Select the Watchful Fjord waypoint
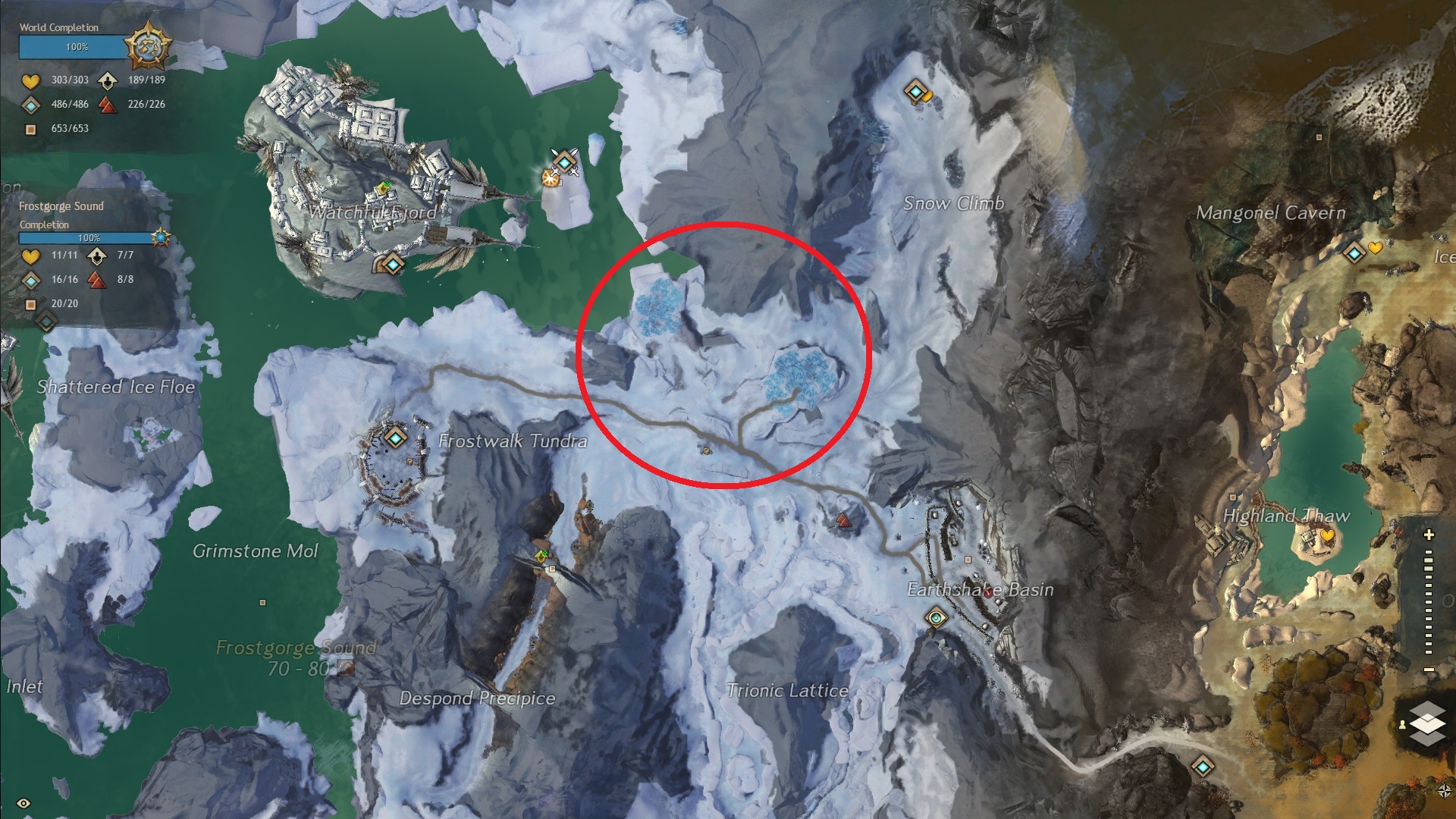 pos(393,264)
